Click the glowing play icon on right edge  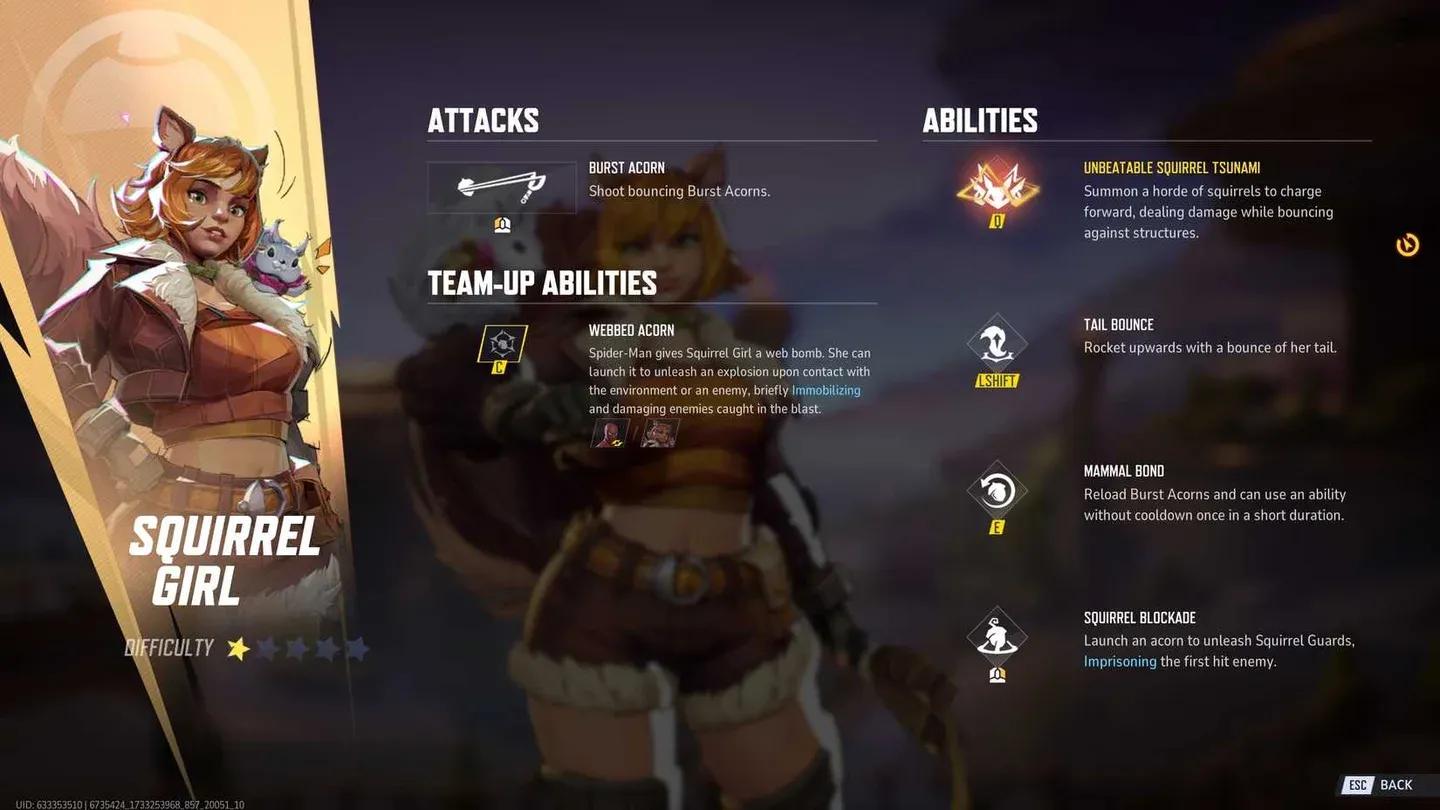[x=1405, y=243]
